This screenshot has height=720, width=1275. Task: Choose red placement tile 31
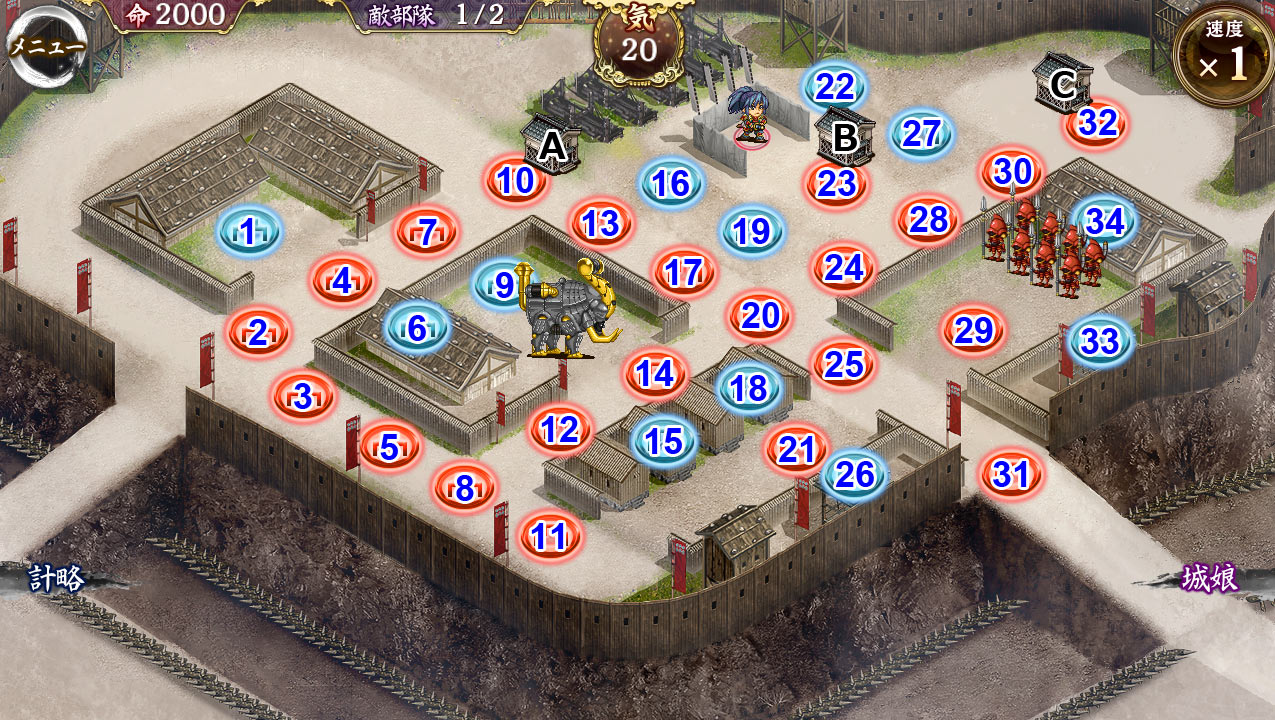pos(1011,474)
